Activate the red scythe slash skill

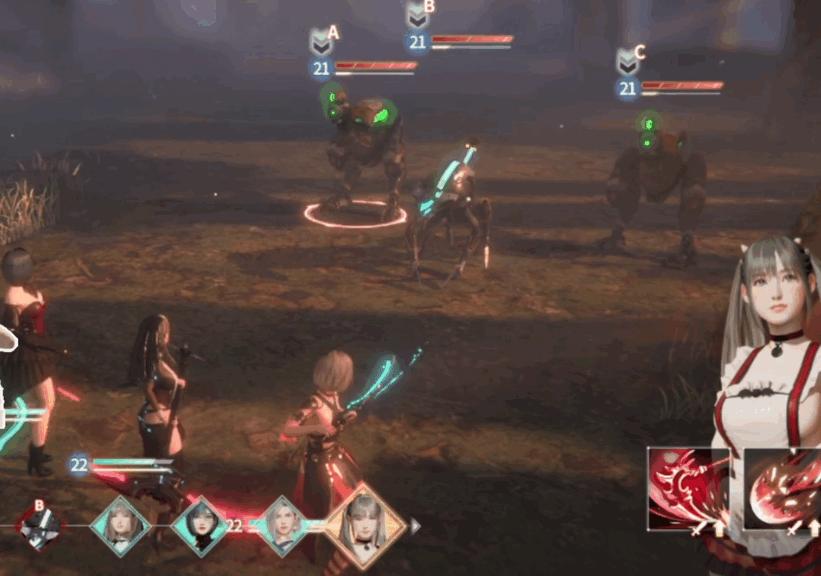coord(686,487)
